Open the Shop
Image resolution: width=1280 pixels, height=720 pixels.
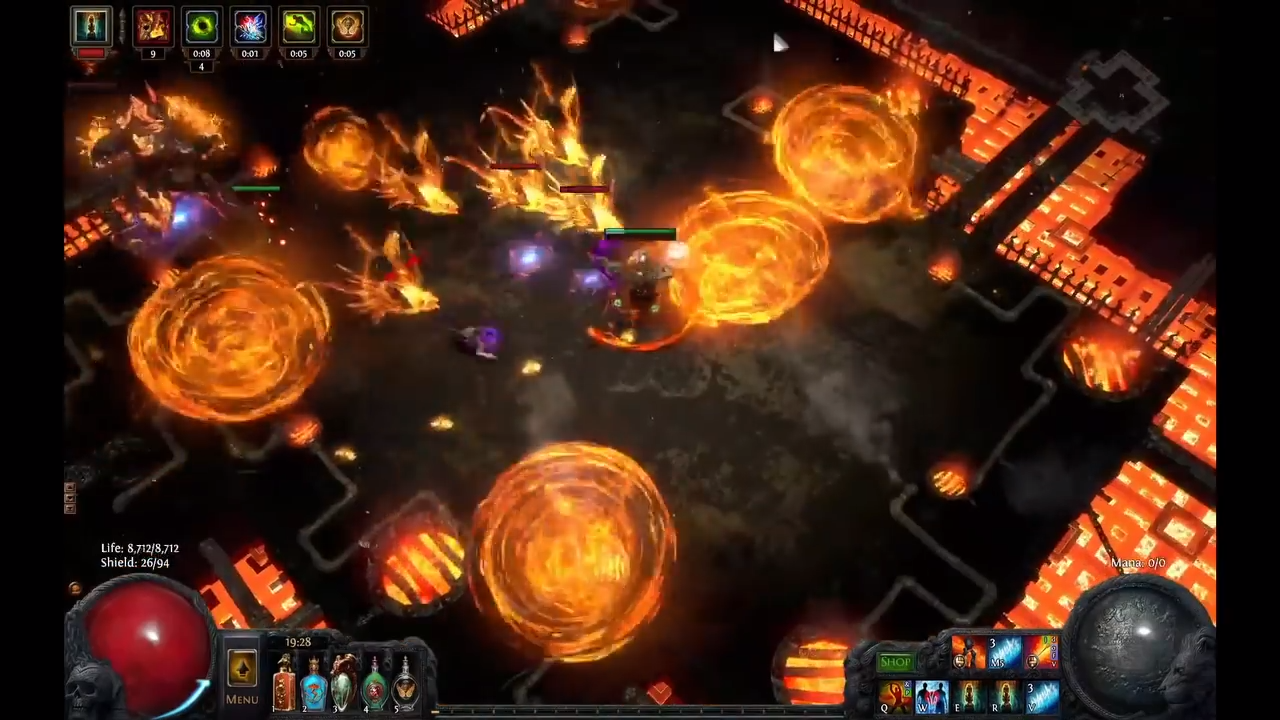[895, 661]
